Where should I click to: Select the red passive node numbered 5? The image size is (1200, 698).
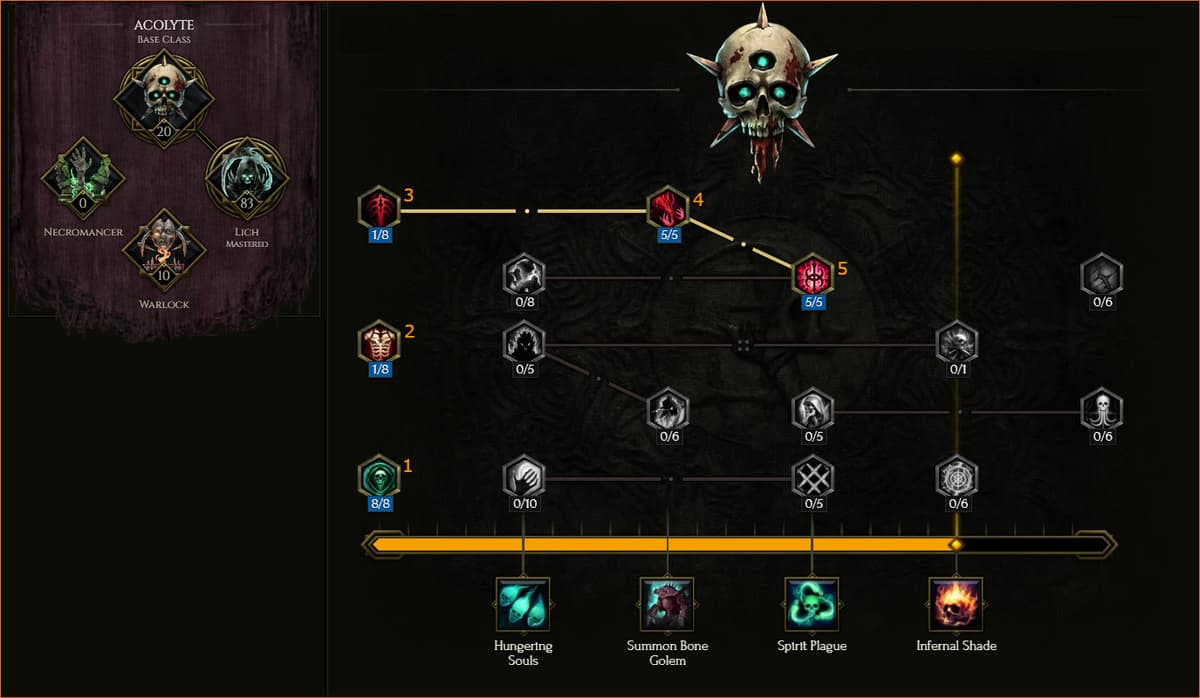click(x=812, y=276)
